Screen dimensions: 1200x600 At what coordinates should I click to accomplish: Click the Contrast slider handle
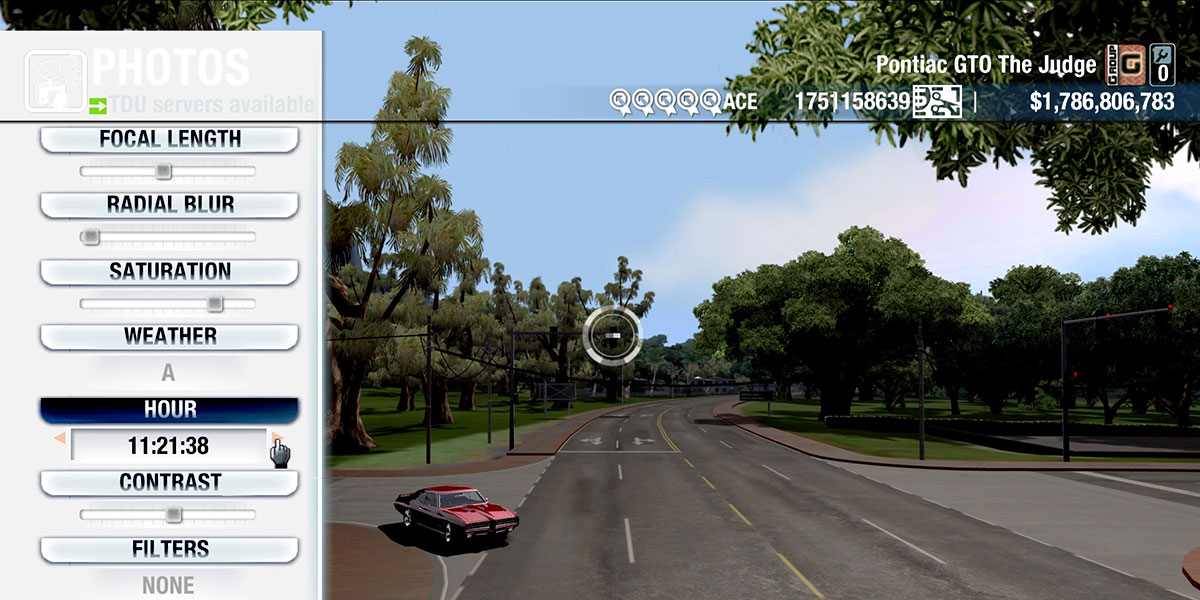tap(173, 515)
